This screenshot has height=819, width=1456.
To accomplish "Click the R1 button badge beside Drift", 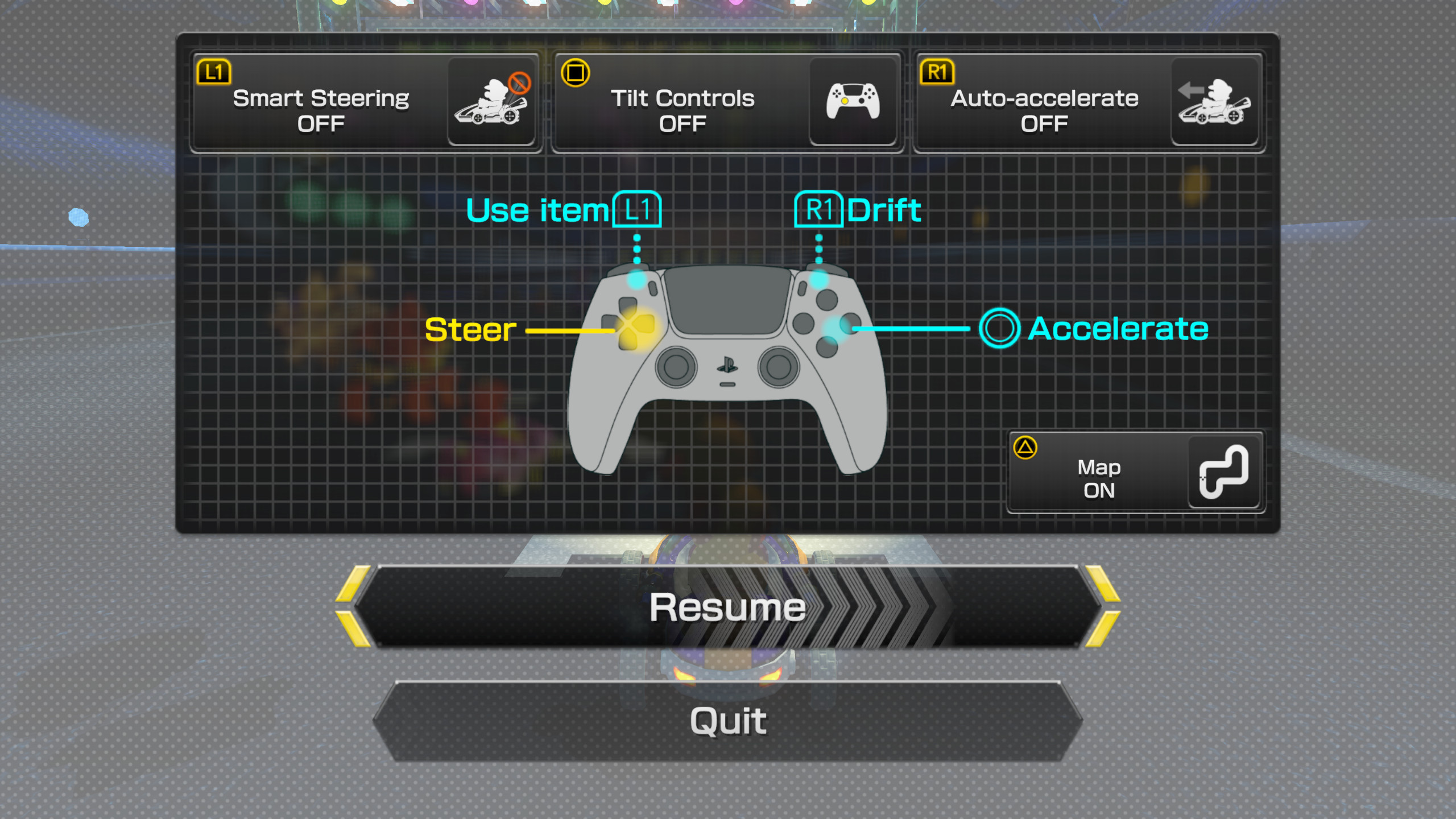I will tap(819, 209).
